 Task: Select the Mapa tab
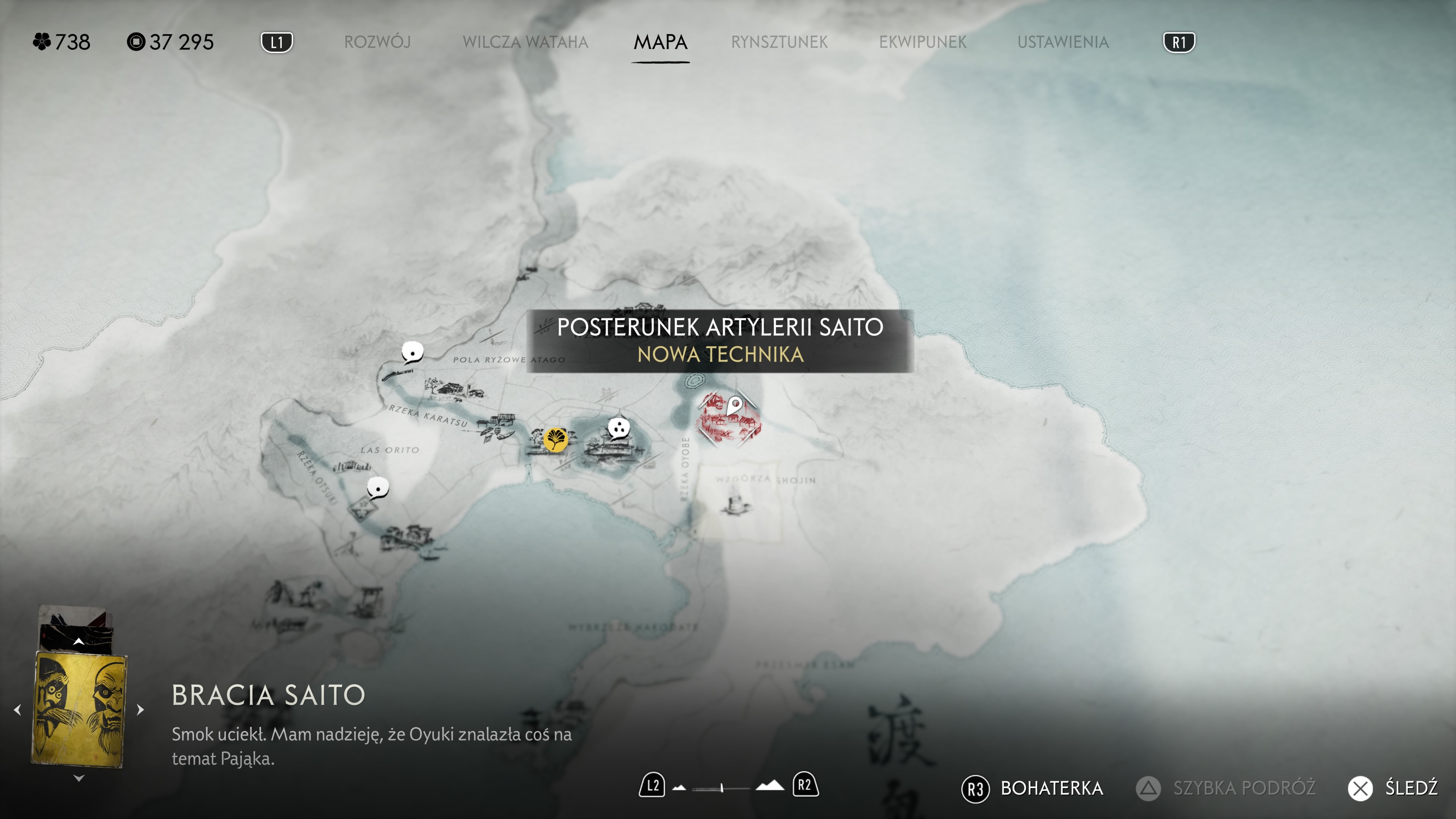point(660,42)
